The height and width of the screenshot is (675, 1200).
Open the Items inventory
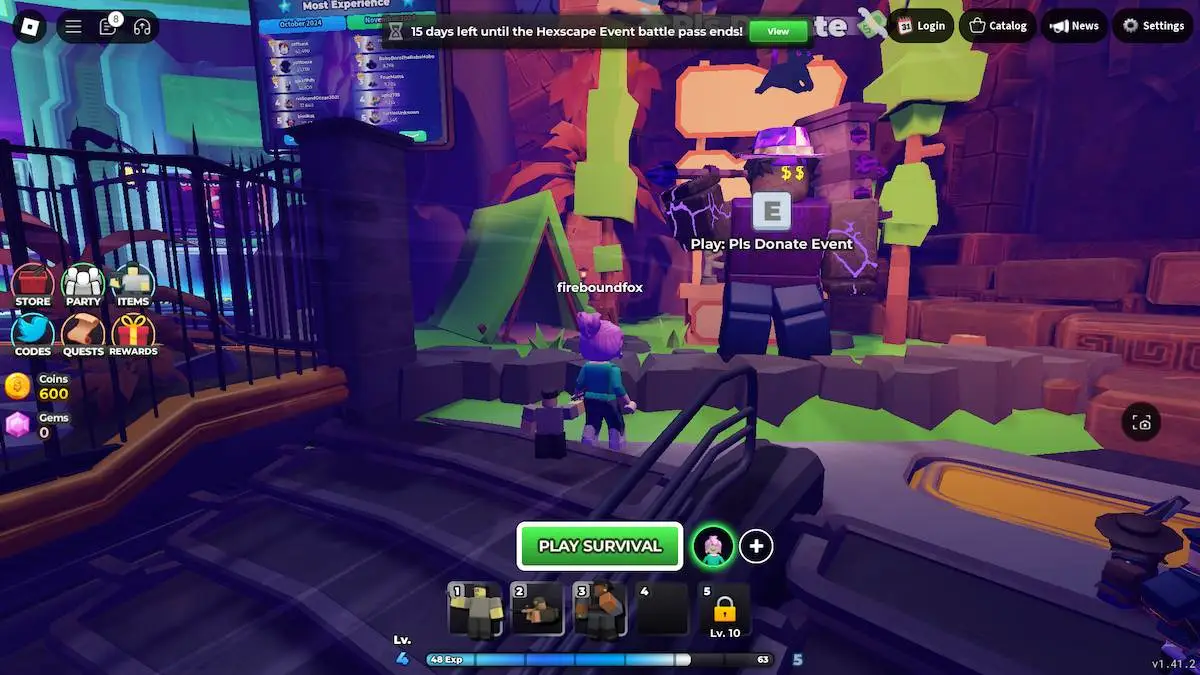point(133,285)
